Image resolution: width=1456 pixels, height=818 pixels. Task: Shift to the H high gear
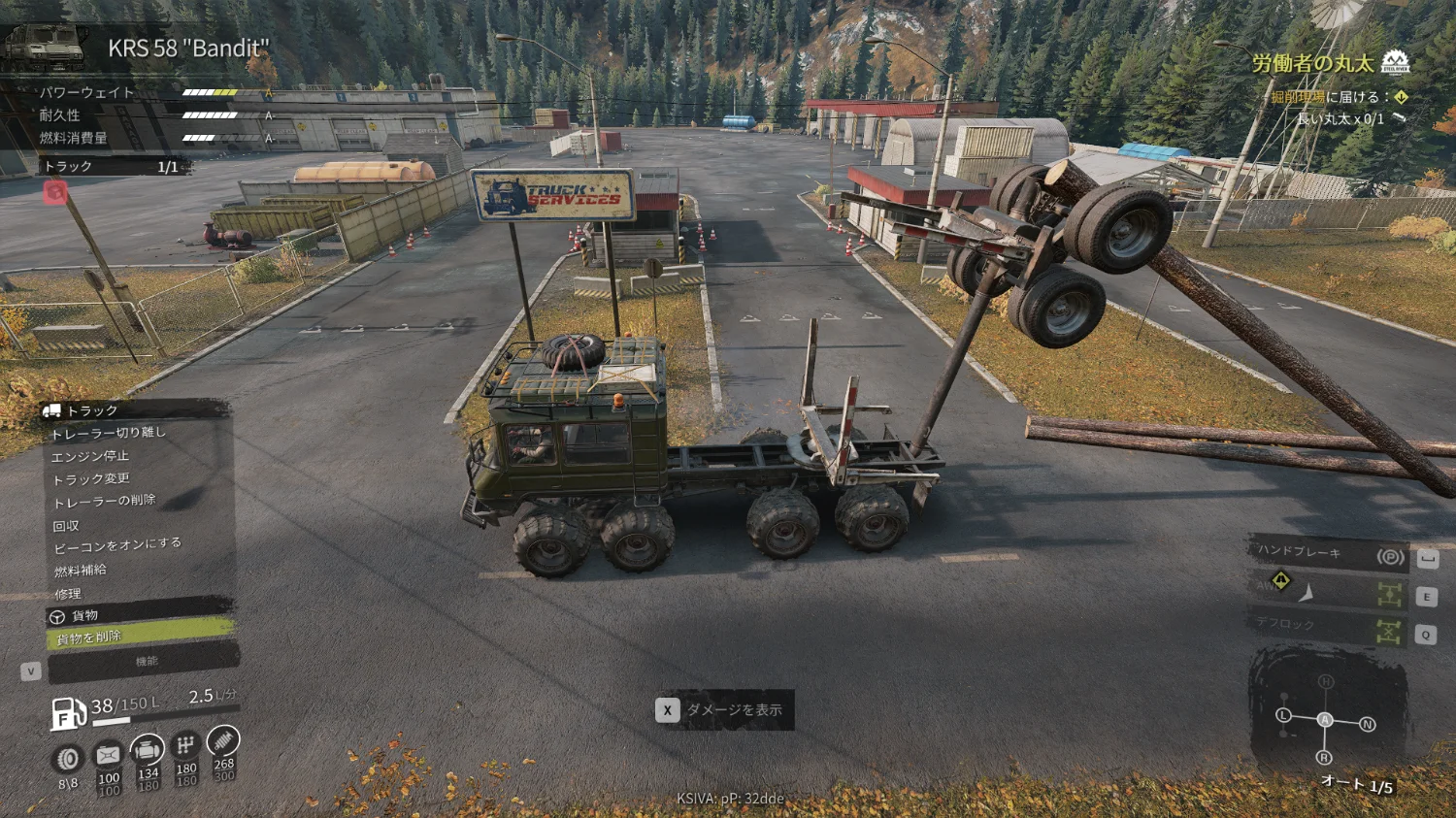(1326, 682)
